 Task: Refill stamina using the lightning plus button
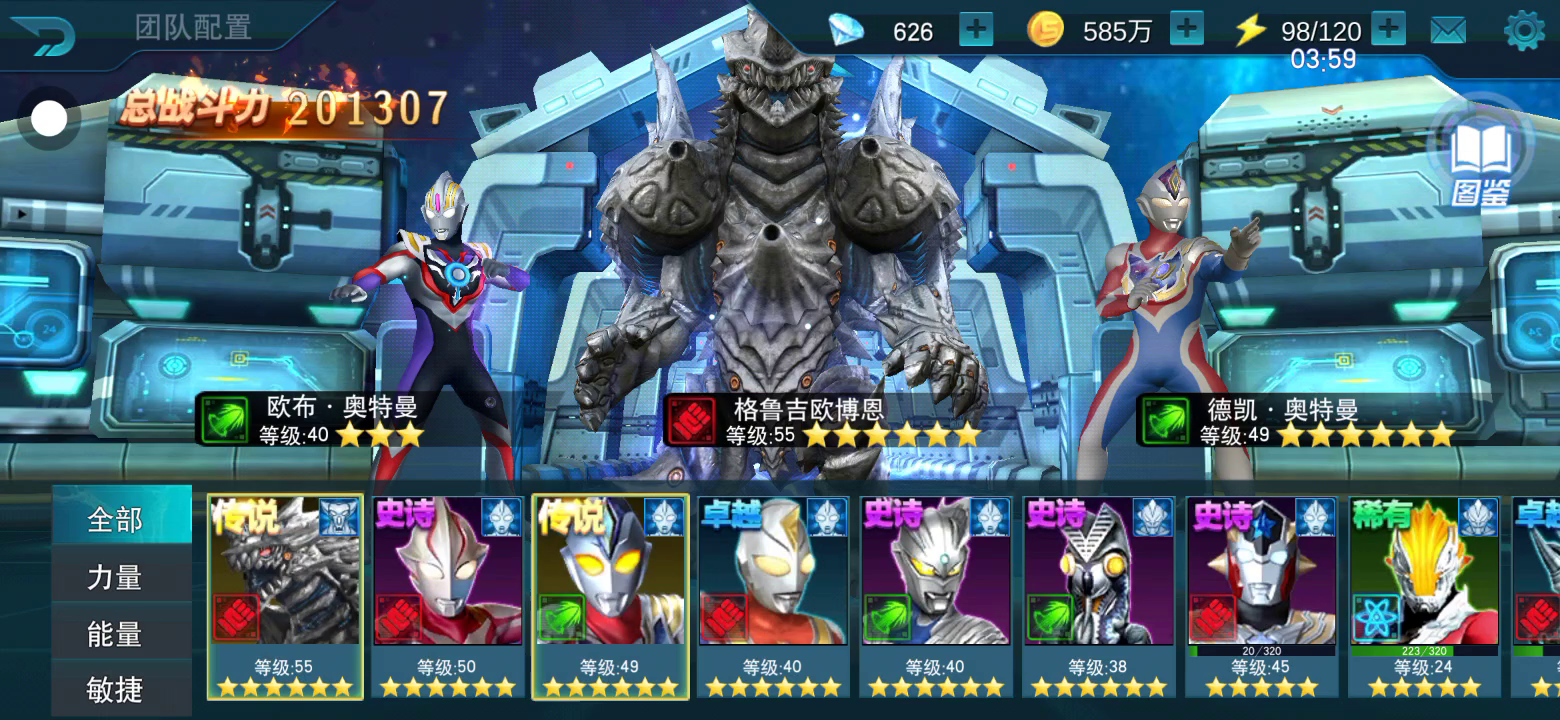(1388, 29)
